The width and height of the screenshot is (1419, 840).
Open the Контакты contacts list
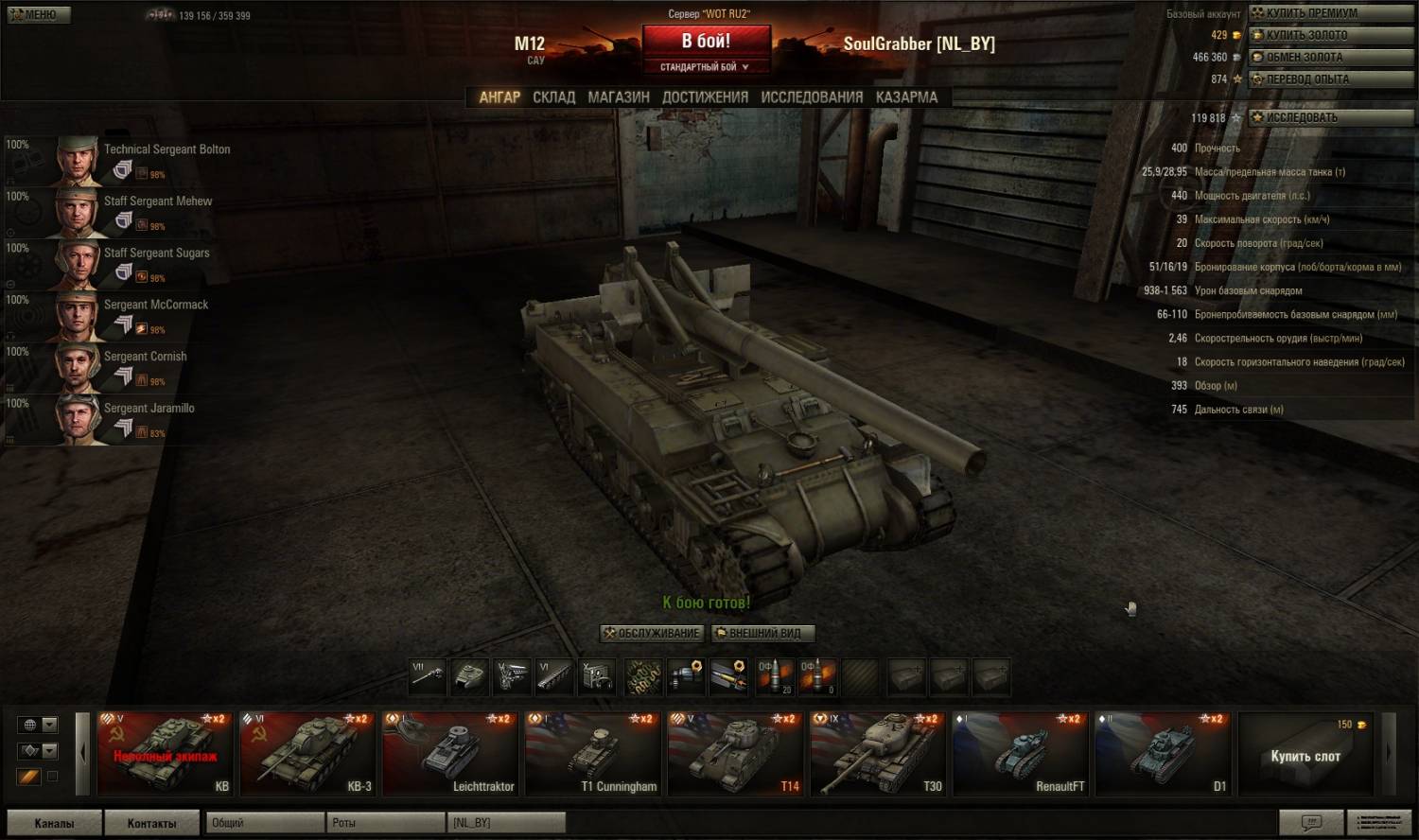tap(151, 823)
